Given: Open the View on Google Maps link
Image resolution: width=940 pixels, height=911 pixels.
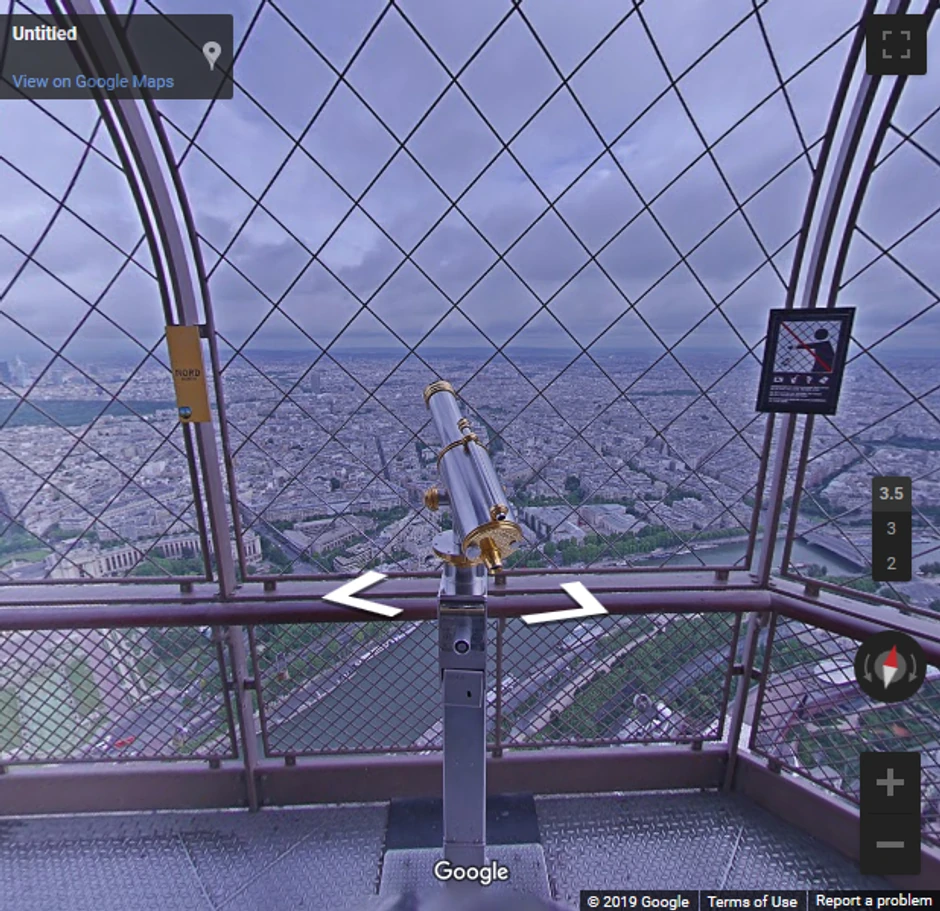Looking at the screenshot, I should click(x=93, y=82).
